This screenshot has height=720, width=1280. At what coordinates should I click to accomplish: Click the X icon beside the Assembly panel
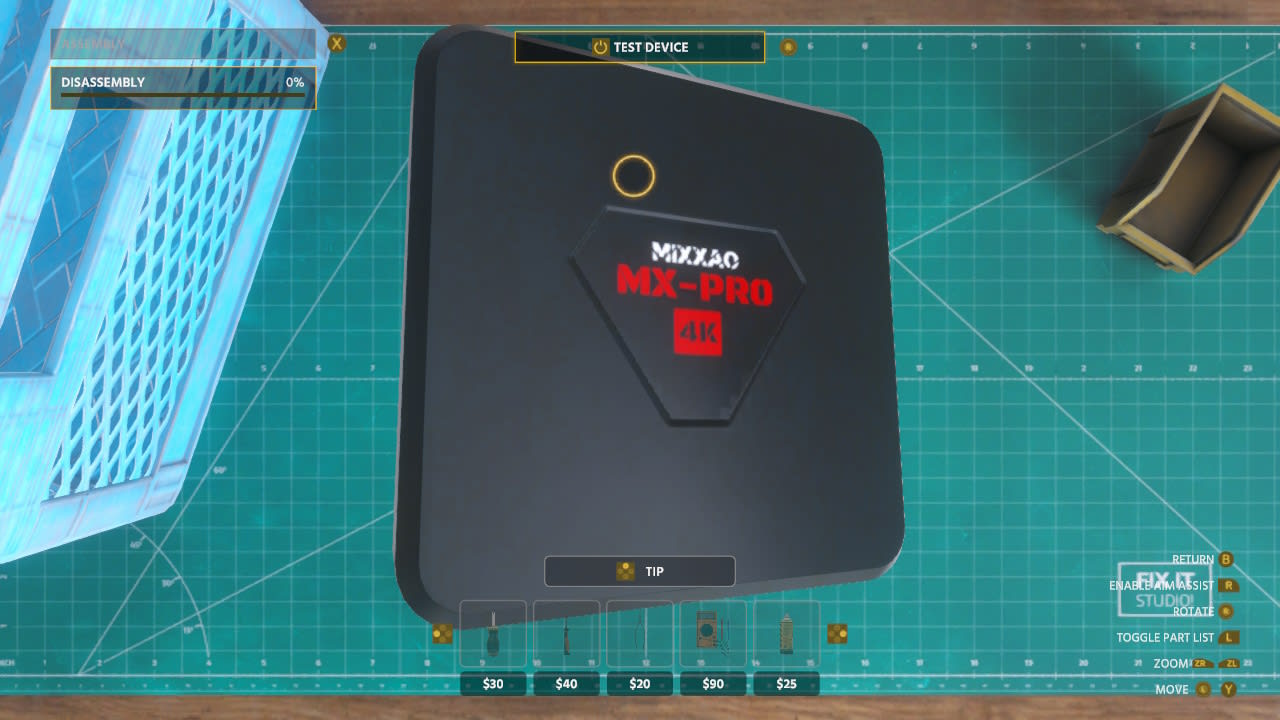click(335, 43)
